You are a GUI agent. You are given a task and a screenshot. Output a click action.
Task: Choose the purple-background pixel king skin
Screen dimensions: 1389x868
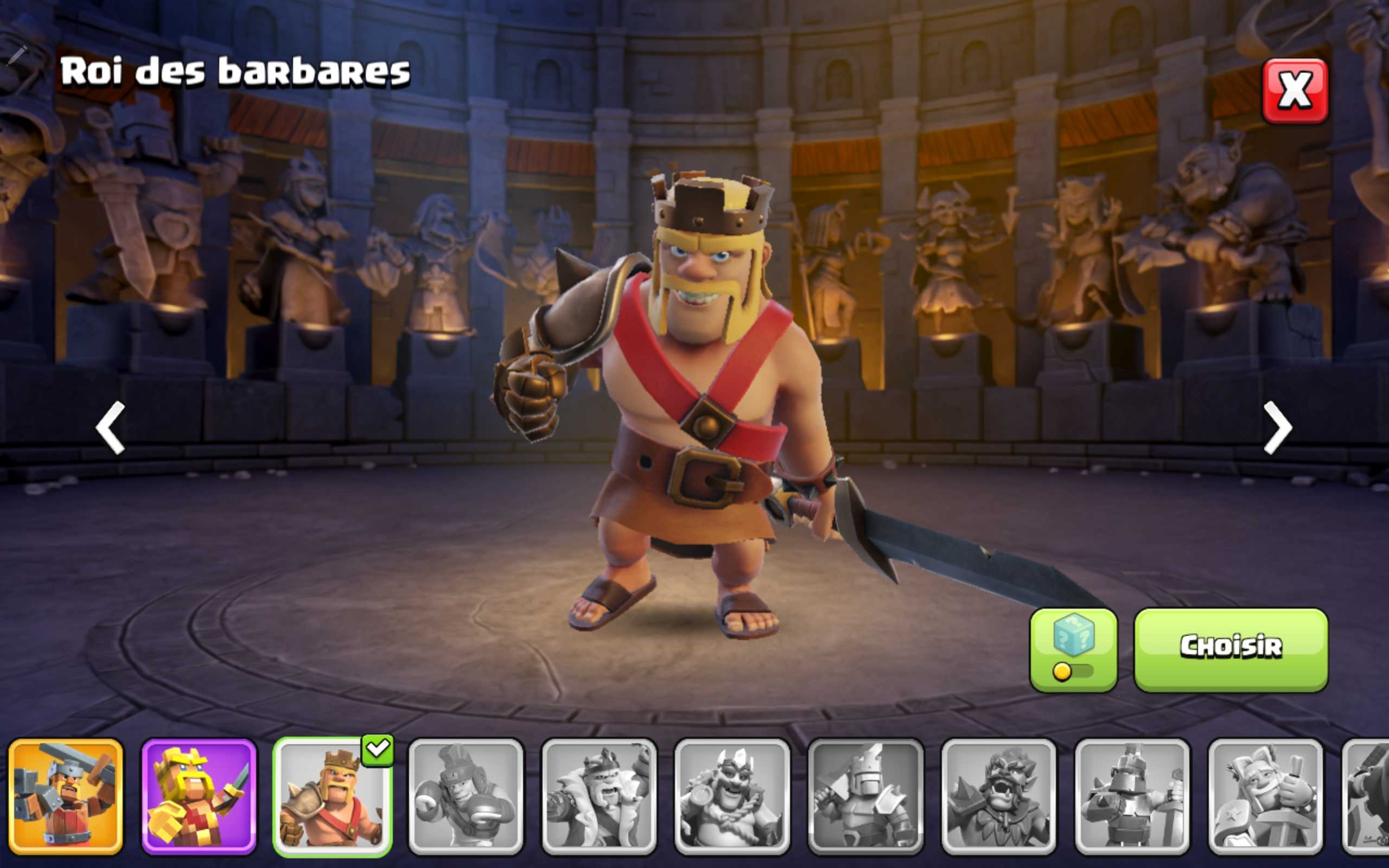(x=199, y=796)
